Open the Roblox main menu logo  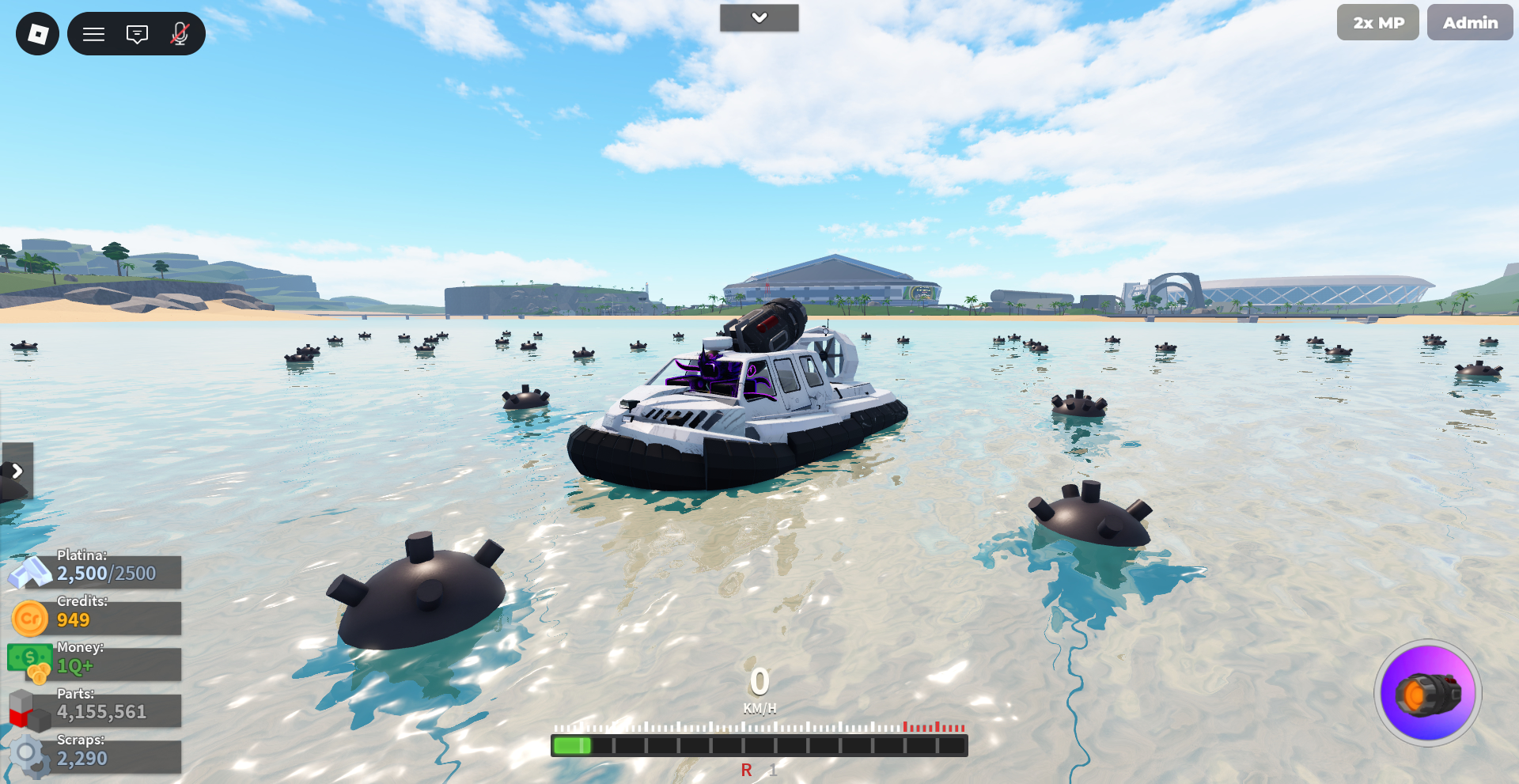(x=37, y=34)
